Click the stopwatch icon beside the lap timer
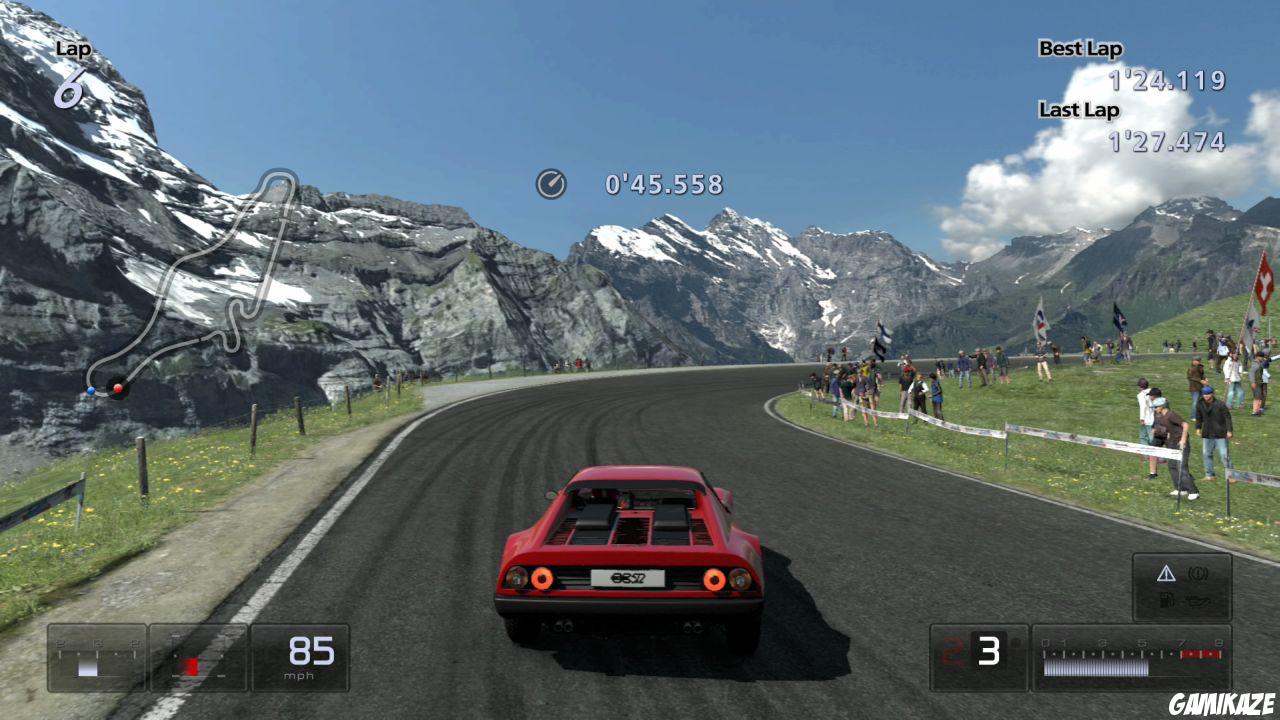The width and height of the screenshot is (1280, 720). 550,183
